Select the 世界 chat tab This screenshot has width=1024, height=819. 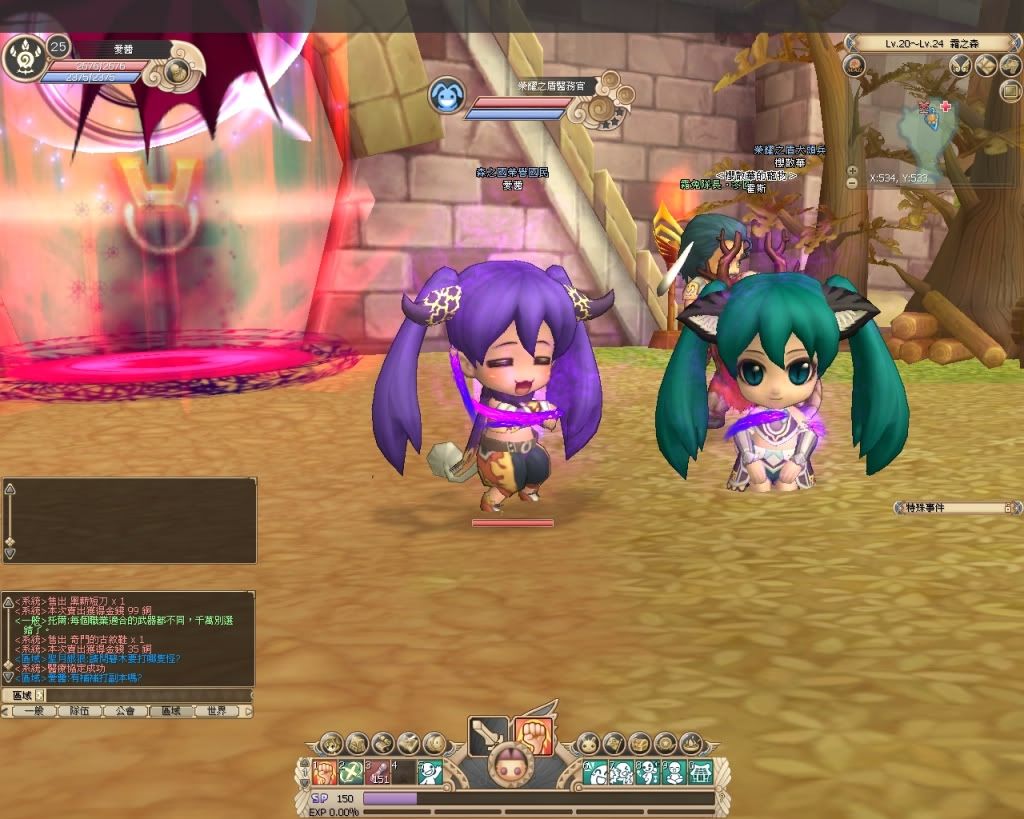(216, 711)
